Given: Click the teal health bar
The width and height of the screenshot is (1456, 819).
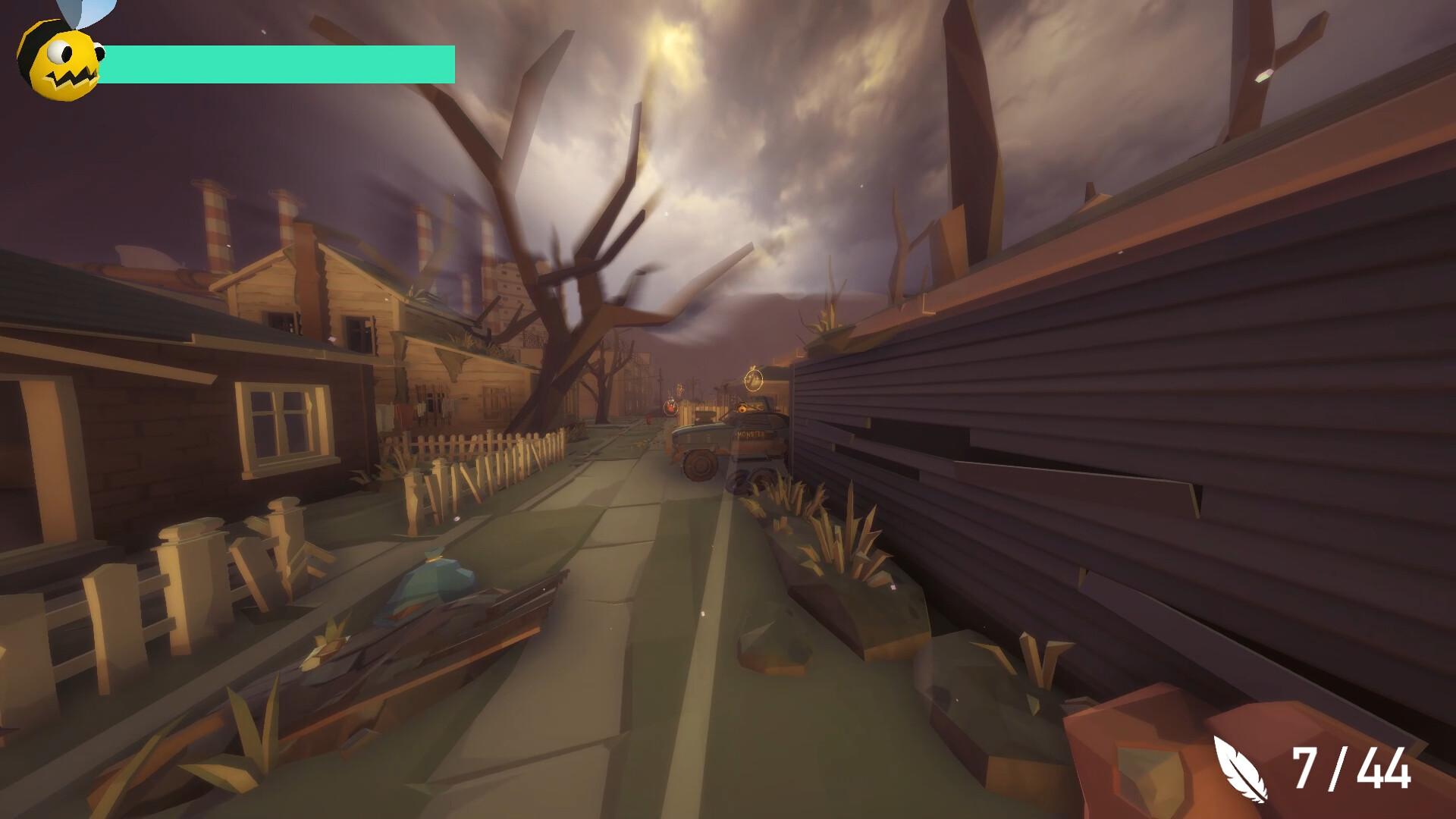Looking at the screenshot, I should (281, 62).
